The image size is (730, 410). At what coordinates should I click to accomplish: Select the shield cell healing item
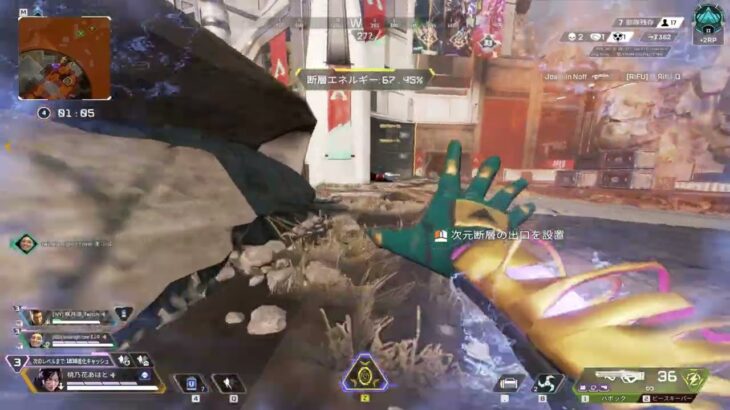click(x=190, y=382)
